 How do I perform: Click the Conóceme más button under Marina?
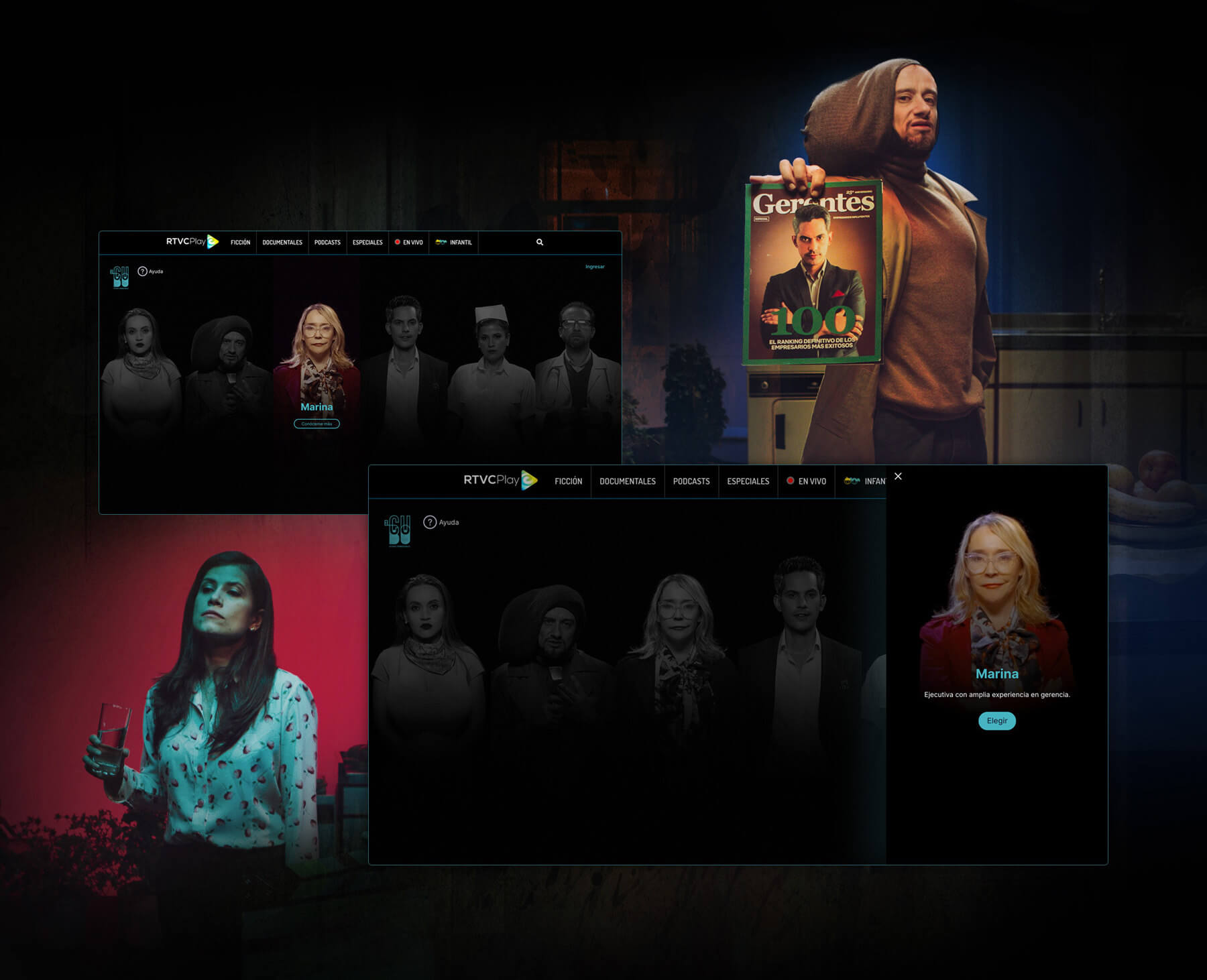coord(317,424)
